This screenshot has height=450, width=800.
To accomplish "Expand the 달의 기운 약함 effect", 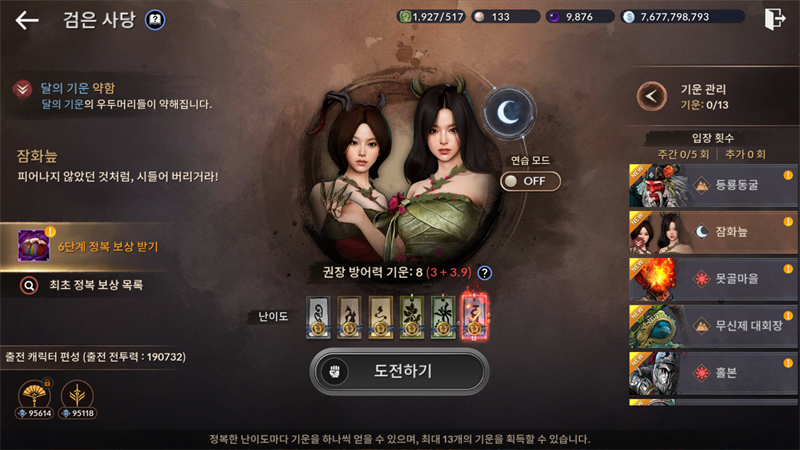I will pyautogui.click(x=21, y=90).
